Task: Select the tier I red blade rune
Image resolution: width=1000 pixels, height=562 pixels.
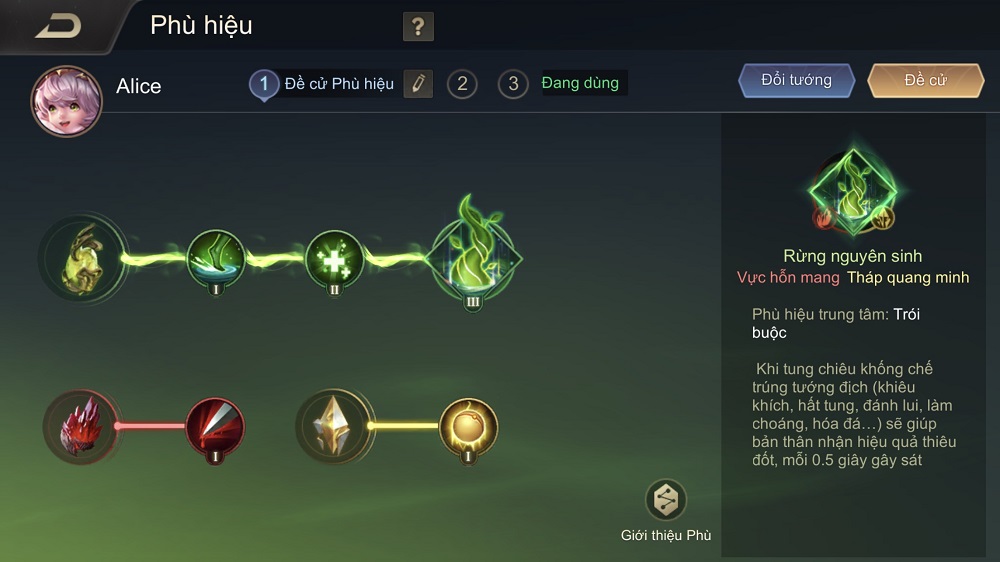Action: coord(215,426)
